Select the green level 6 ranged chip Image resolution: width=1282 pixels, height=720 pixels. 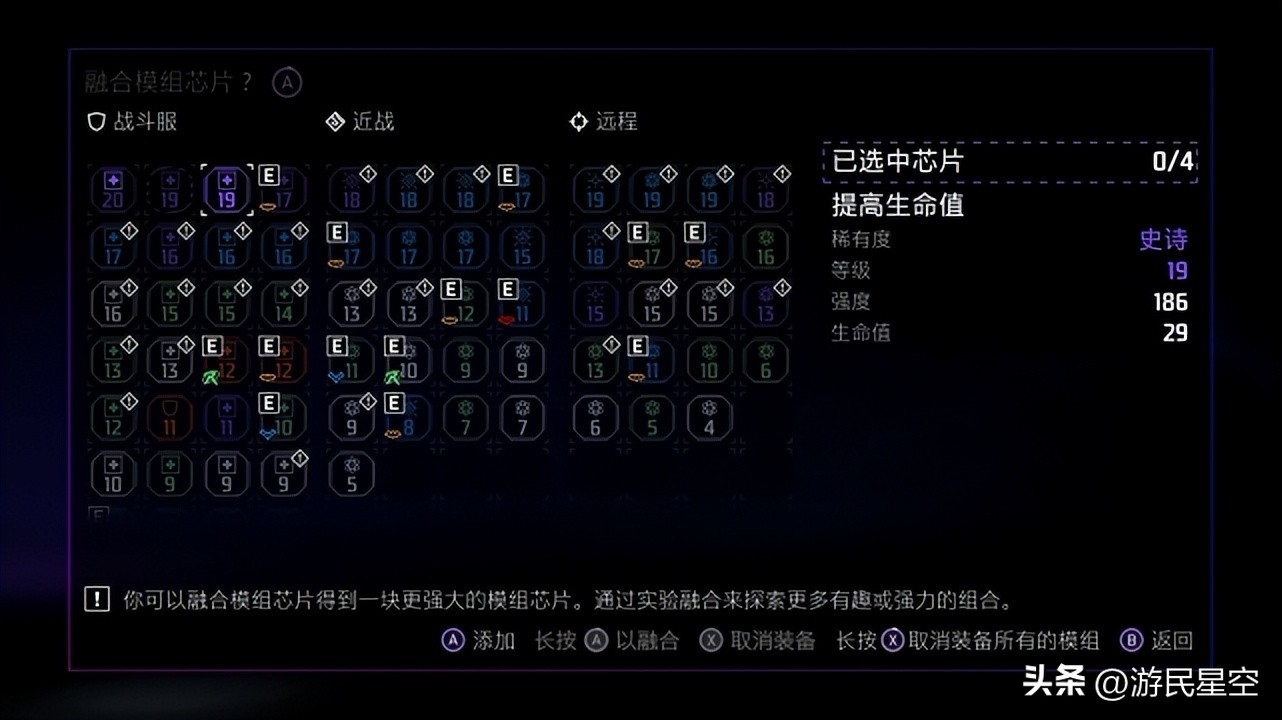pyautogui.click(x=764, y=362)
